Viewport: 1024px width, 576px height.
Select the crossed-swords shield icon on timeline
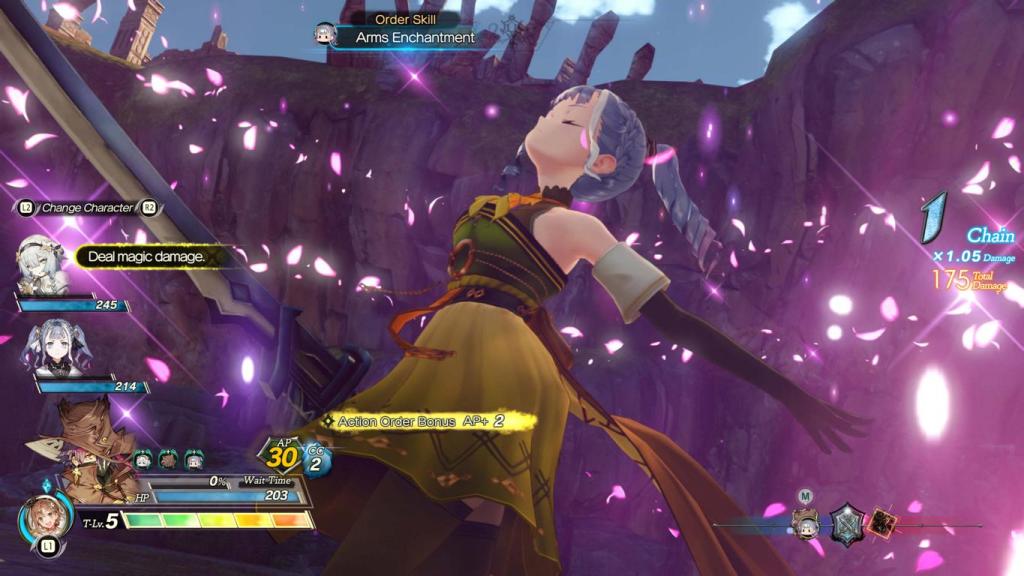coord(847,523)
